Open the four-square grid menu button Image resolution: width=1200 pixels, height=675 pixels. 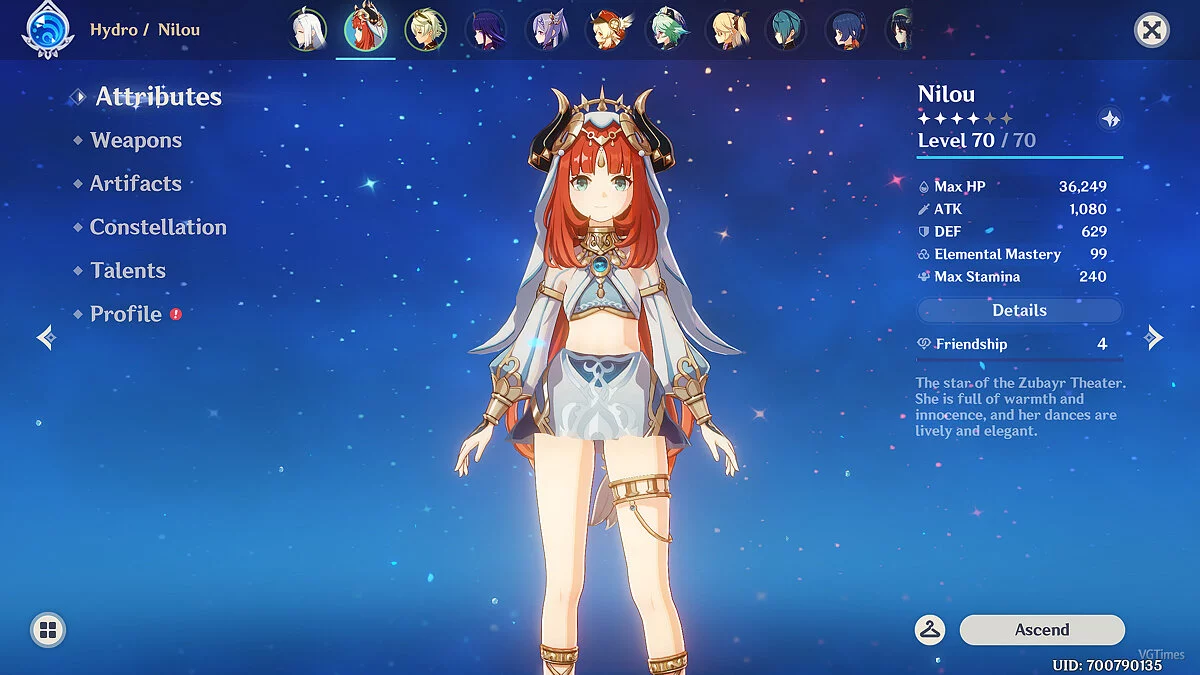[x=47, y=630]
